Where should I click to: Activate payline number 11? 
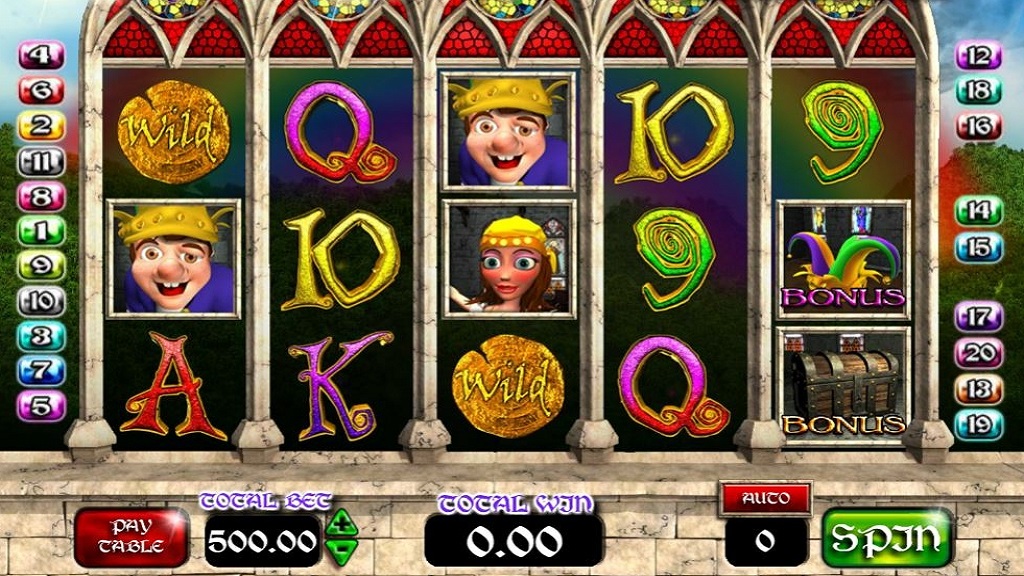[x=42, y=161]
